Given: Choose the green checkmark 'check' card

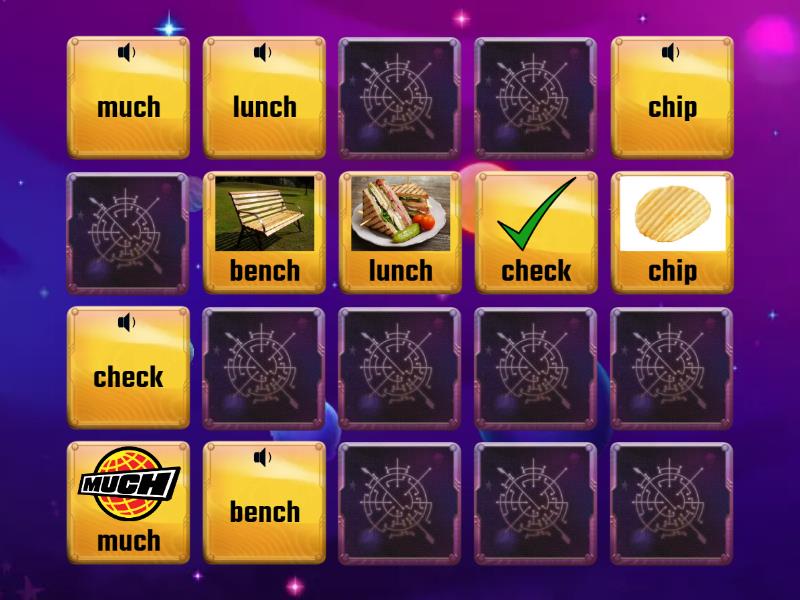Looking at the screenshot, I should 536,232.
